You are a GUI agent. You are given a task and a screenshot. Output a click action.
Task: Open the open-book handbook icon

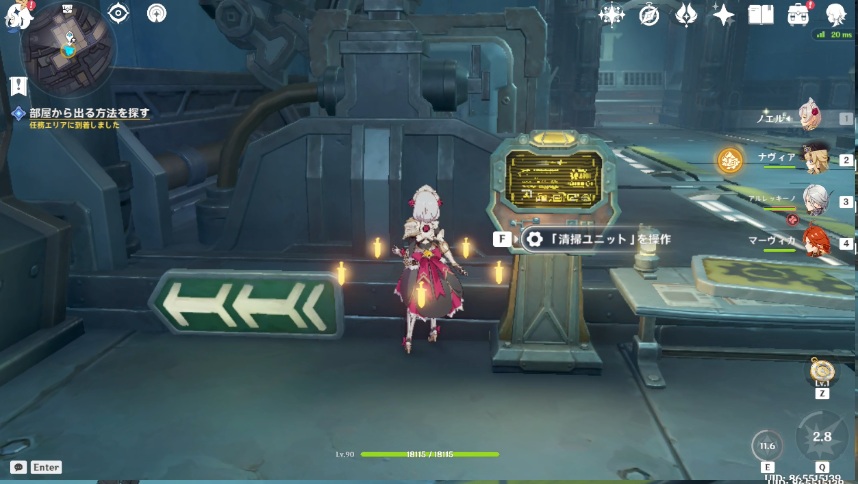[761, 15]
